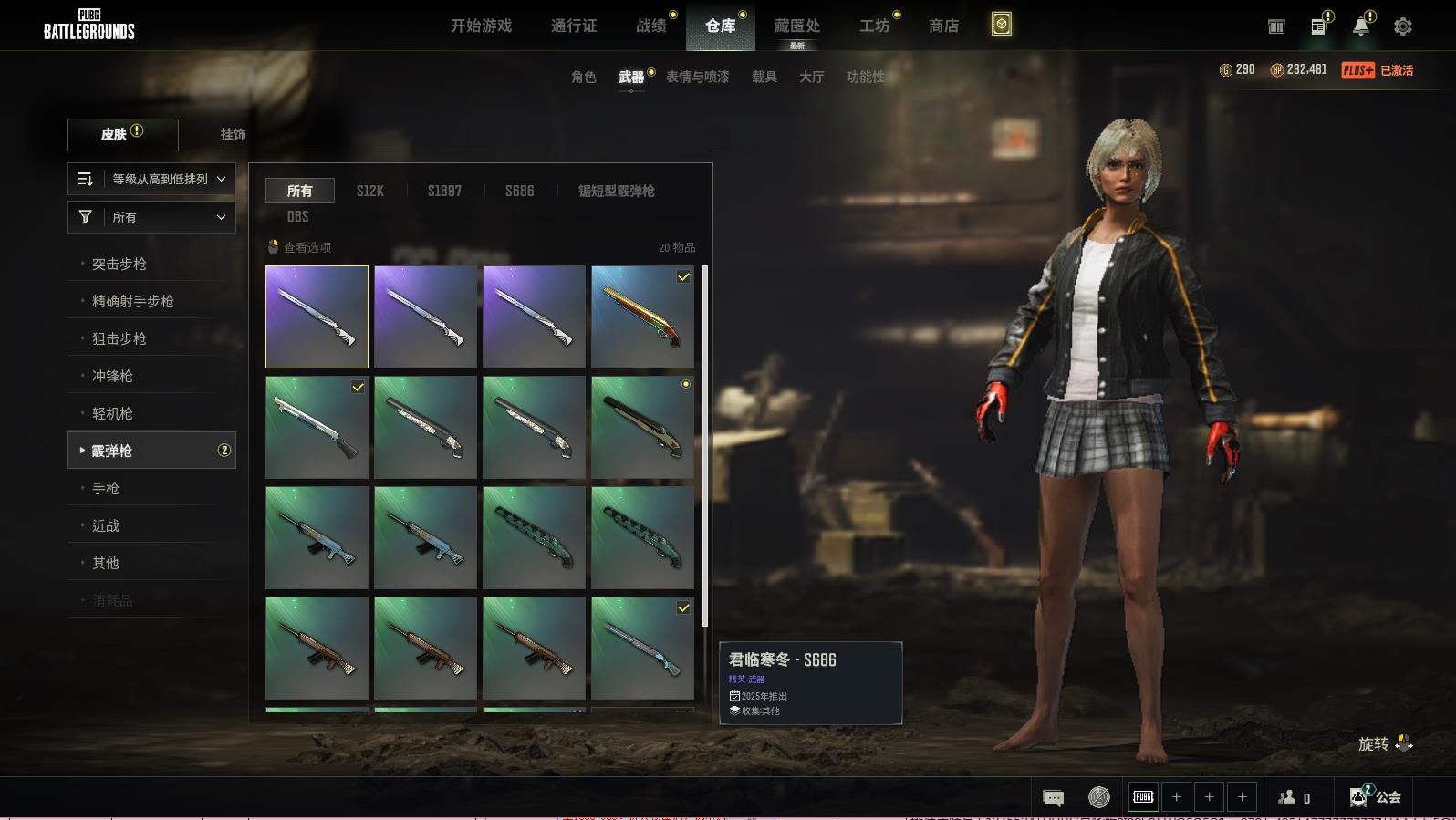Select the 载具 category tab
This screenshot has width=1456, height=820.
(x=764, y=77)
